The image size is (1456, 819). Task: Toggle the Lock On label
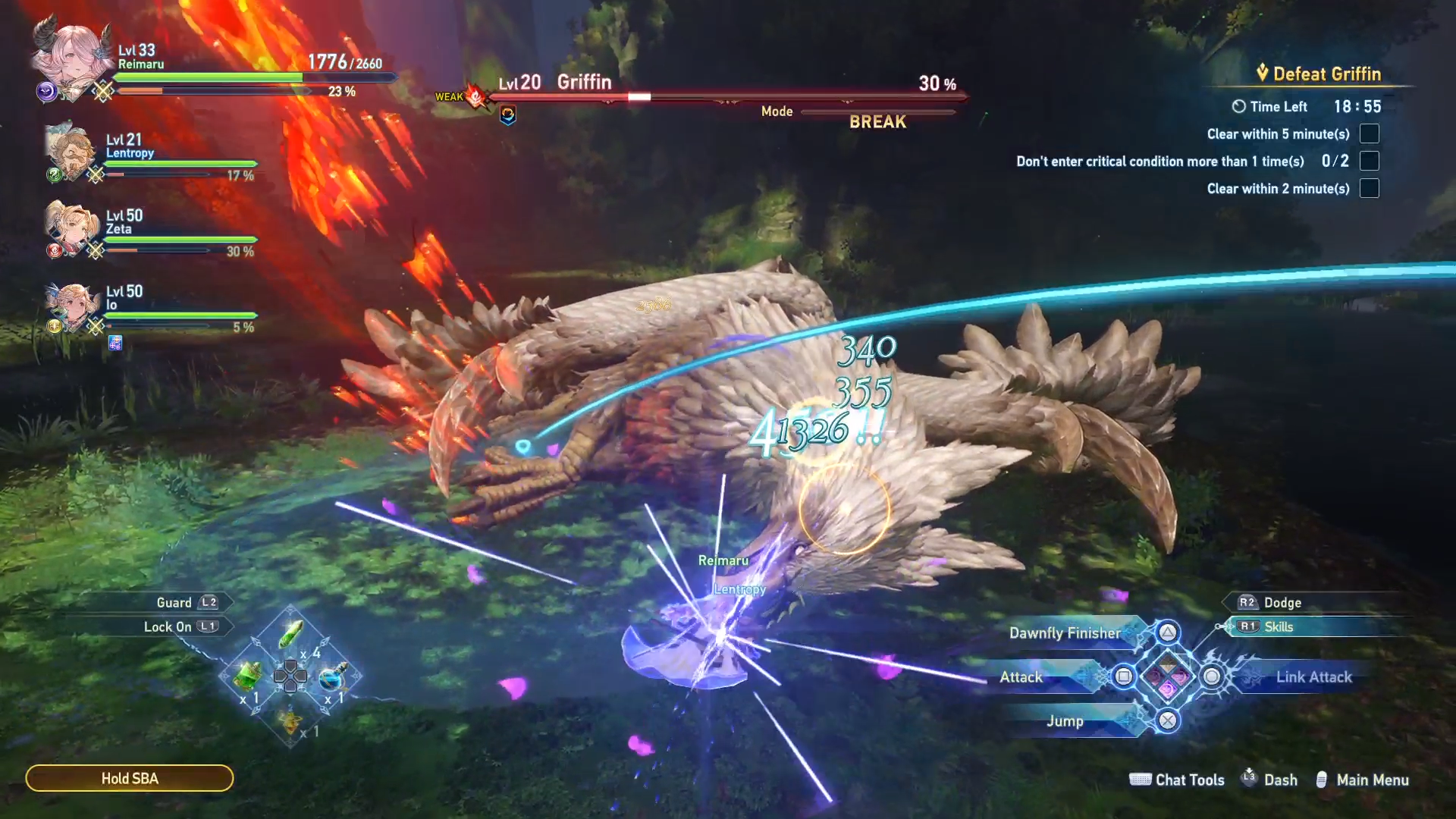168,627
